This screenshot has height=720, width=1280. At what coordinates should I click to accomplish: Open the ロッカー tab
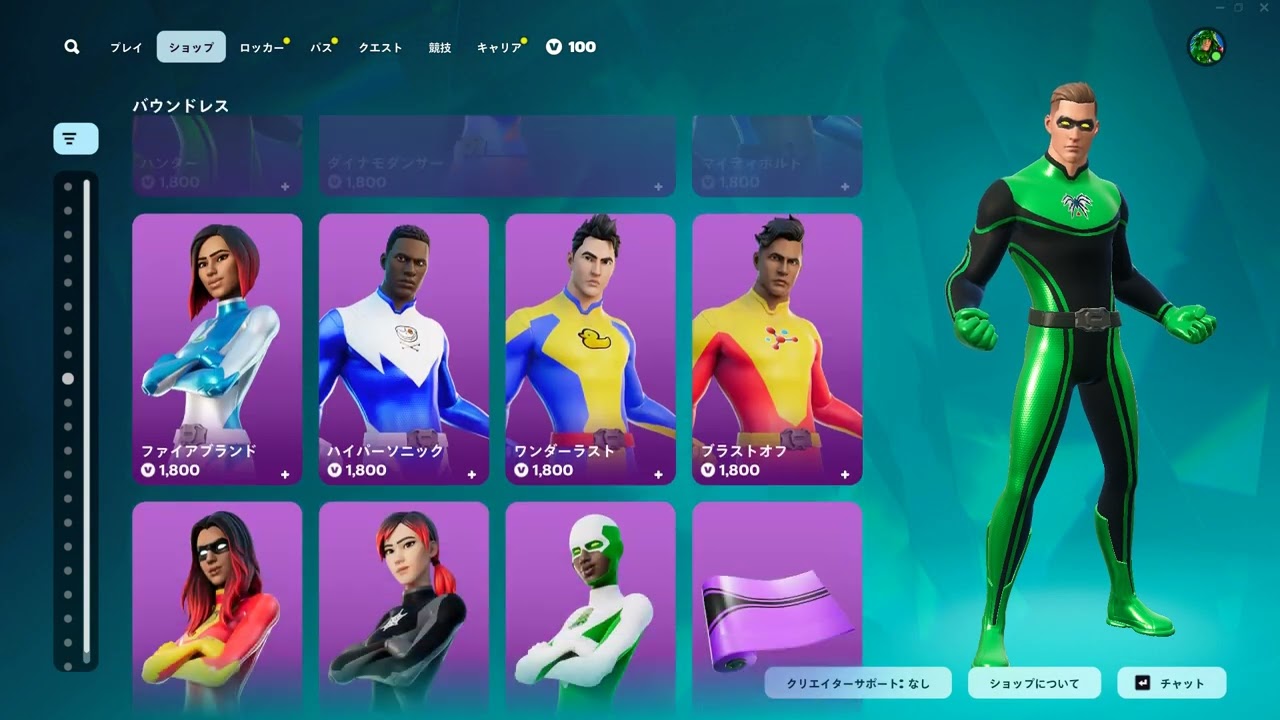[262, 47]
